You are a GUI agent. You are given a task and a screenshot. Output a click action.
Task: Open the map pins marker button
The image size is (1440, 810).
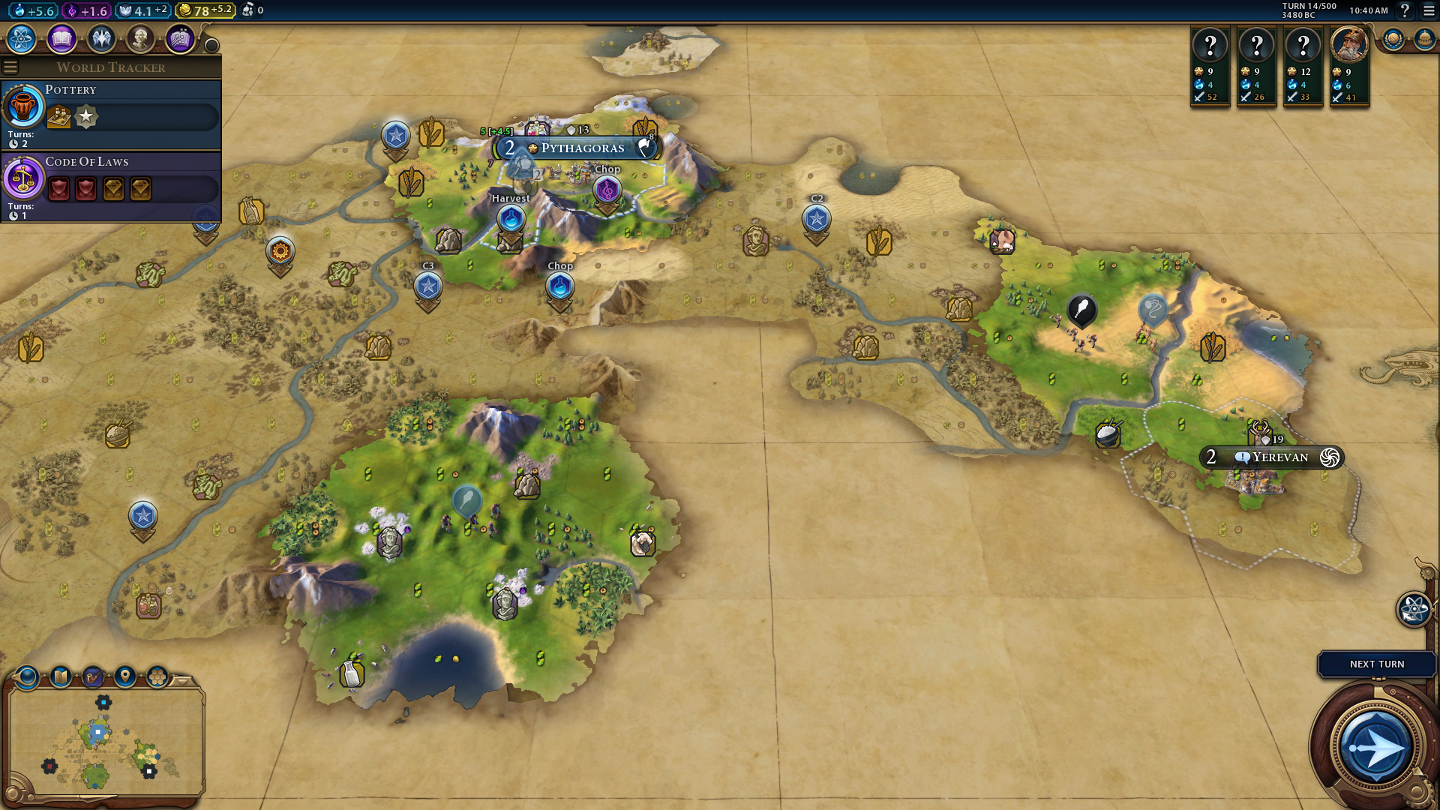tap(125, 677)
